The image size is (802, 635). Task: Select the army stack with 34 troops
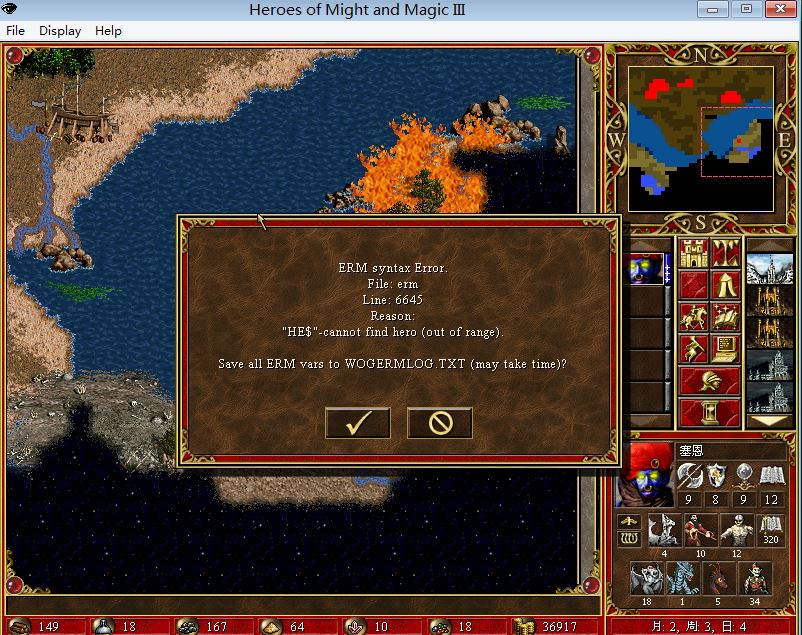pos(757,580)
